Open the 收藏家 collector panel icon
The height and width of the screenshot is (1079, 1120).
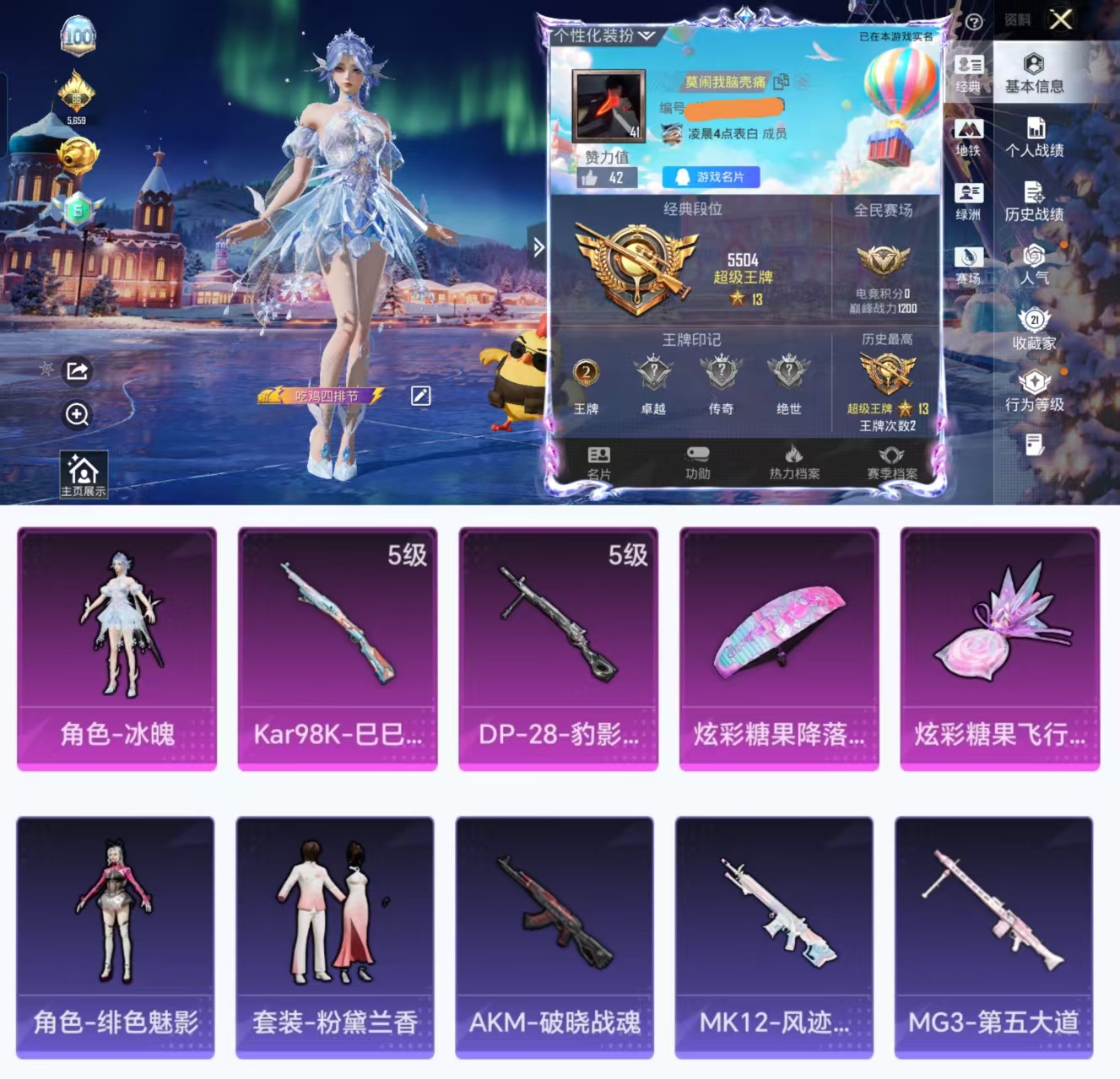1033,327
